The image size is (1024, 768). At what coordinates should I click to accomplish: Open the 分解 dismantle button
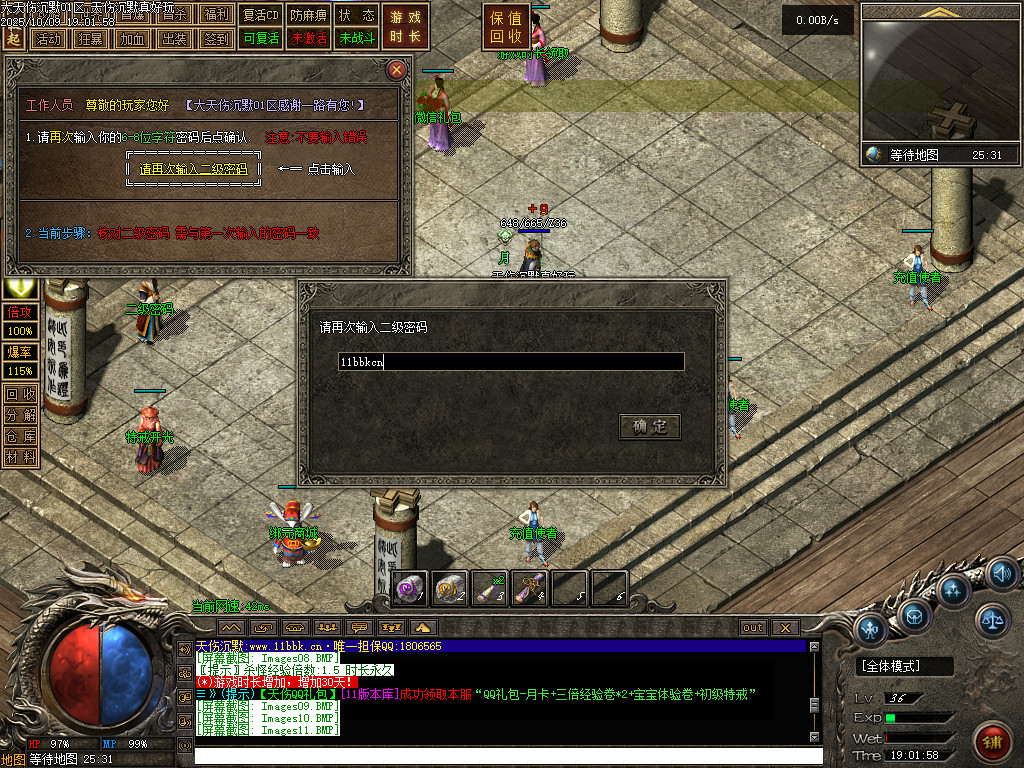[20, 415]
